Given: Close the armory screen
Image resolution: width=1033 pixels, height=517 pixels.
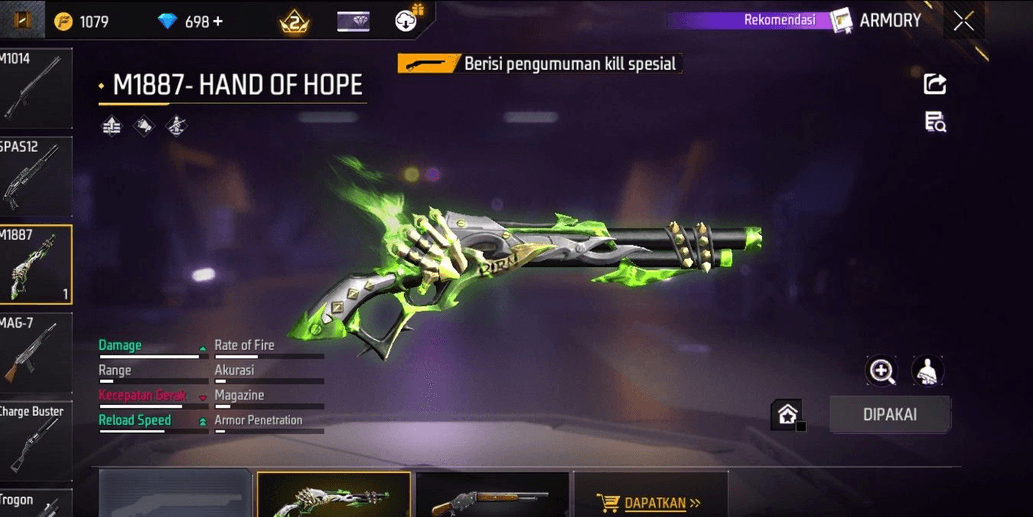Looking at the screenshot, I should point(963,21).
